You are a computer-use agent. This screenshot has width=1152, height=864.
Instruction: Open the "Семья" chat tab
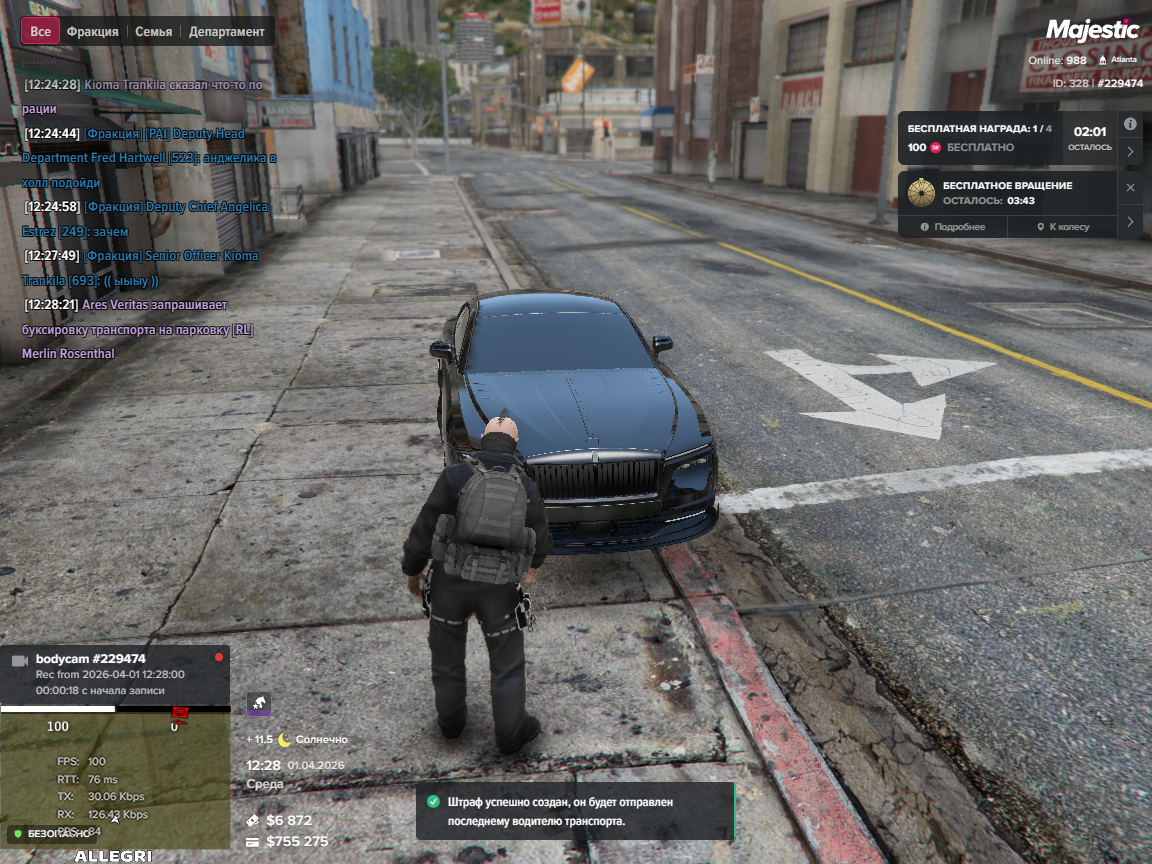(x=153, y=31)
